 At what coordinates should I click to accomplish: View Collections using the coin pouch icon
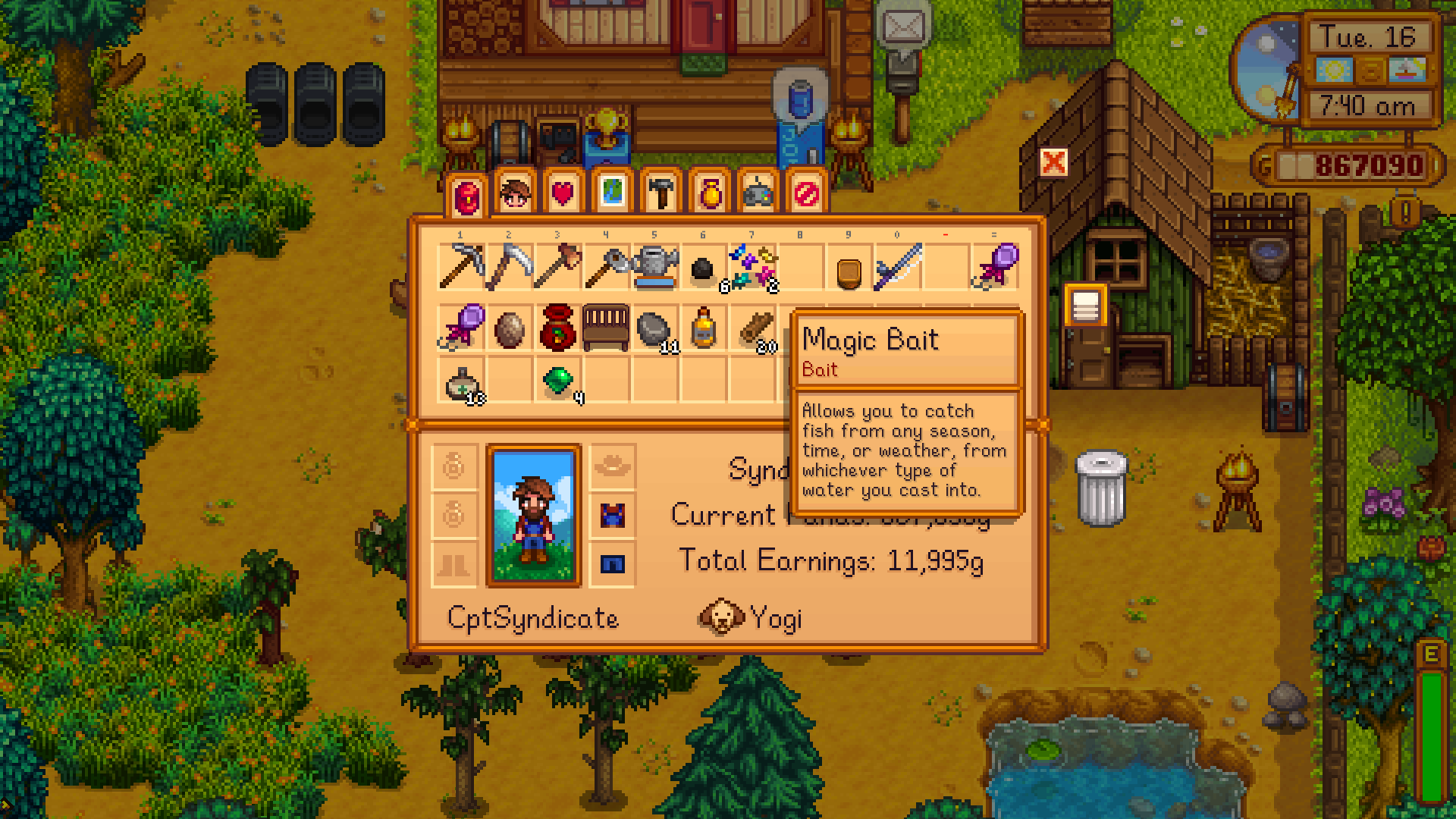pyautogui.click(x=708, y=193)
